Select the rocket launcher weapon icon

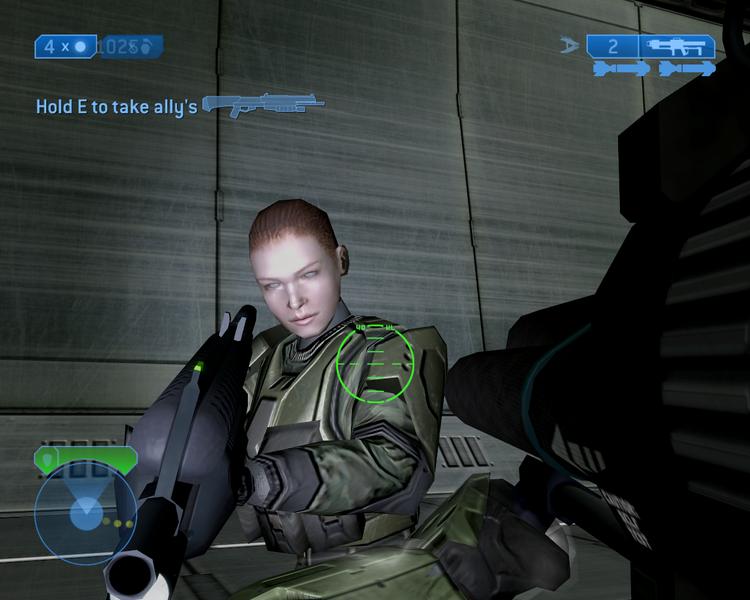677,46
